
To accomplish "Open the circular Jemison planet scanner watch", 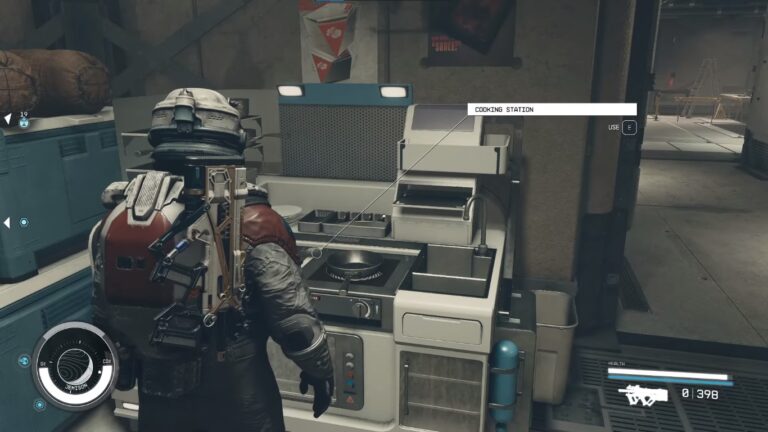I will (75, 366).
